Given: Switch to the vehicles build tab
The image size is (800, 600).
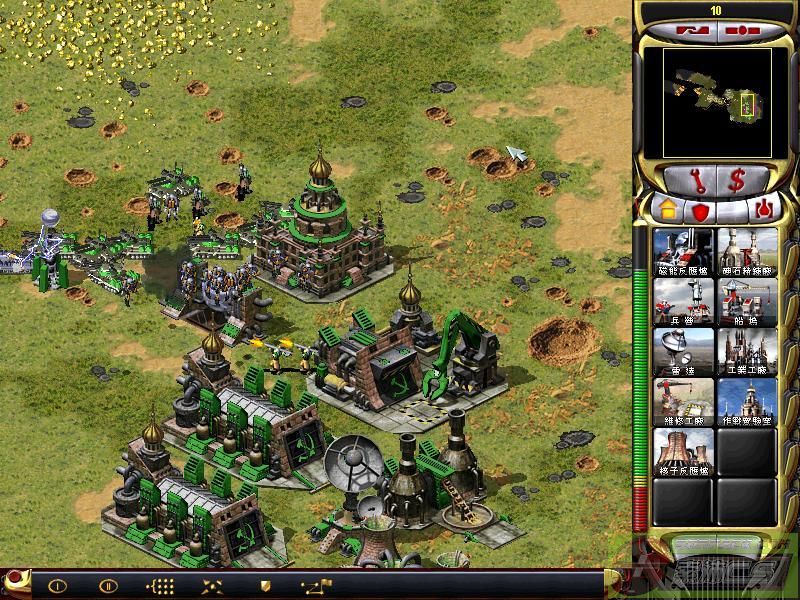Looking at the screenshot, I should (762, 210).
